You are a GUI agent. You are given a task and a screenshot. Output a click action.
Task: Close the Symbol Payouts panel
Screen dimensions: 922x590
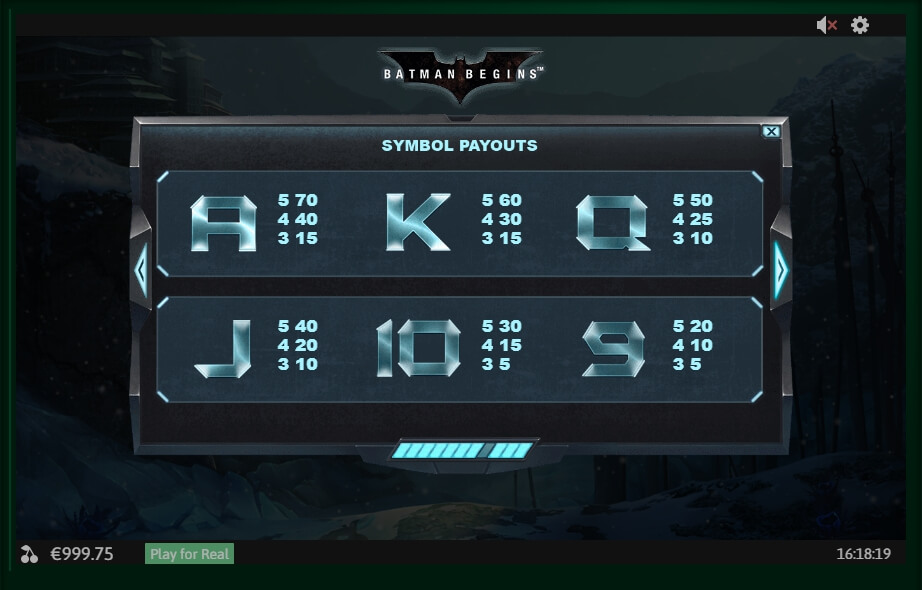(x=770, y=131)
